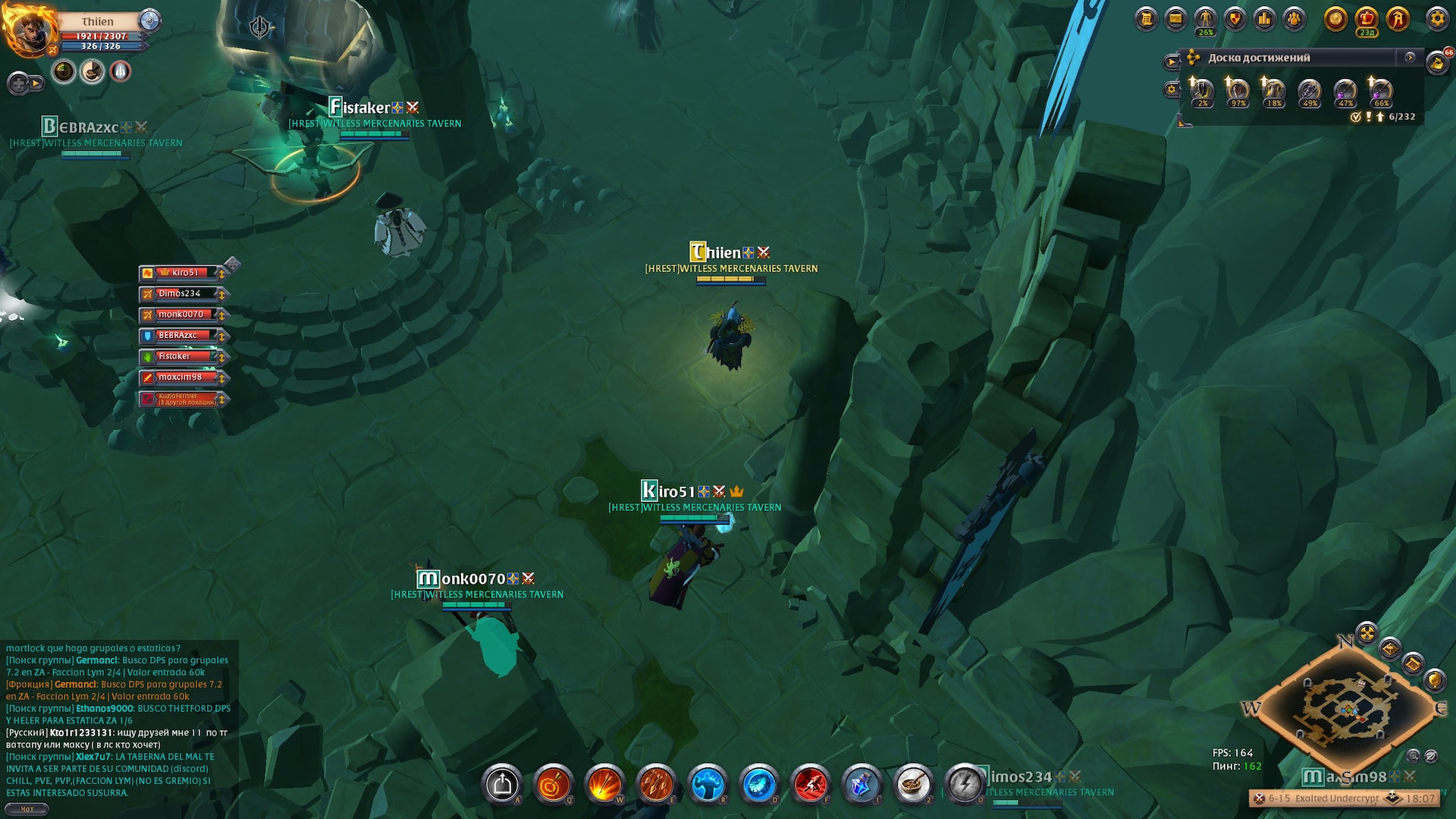1456x819 pixels.
Task: Open the character figure icon
Action: click(1205, 19)
